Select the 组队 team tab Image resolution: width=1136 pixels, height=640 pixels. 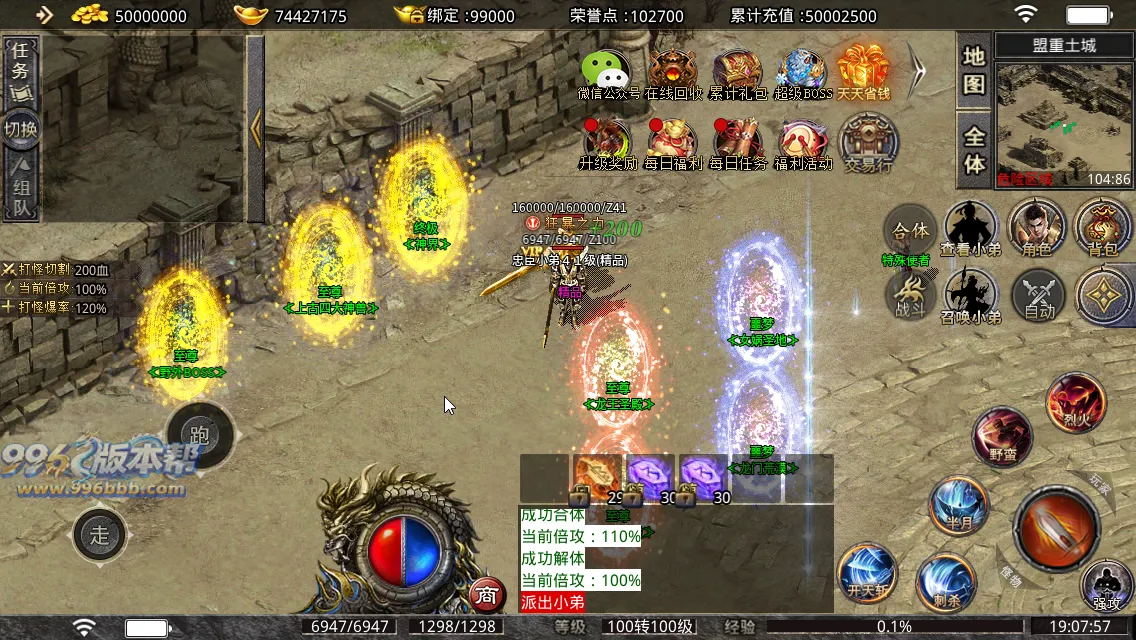(20, 190)
